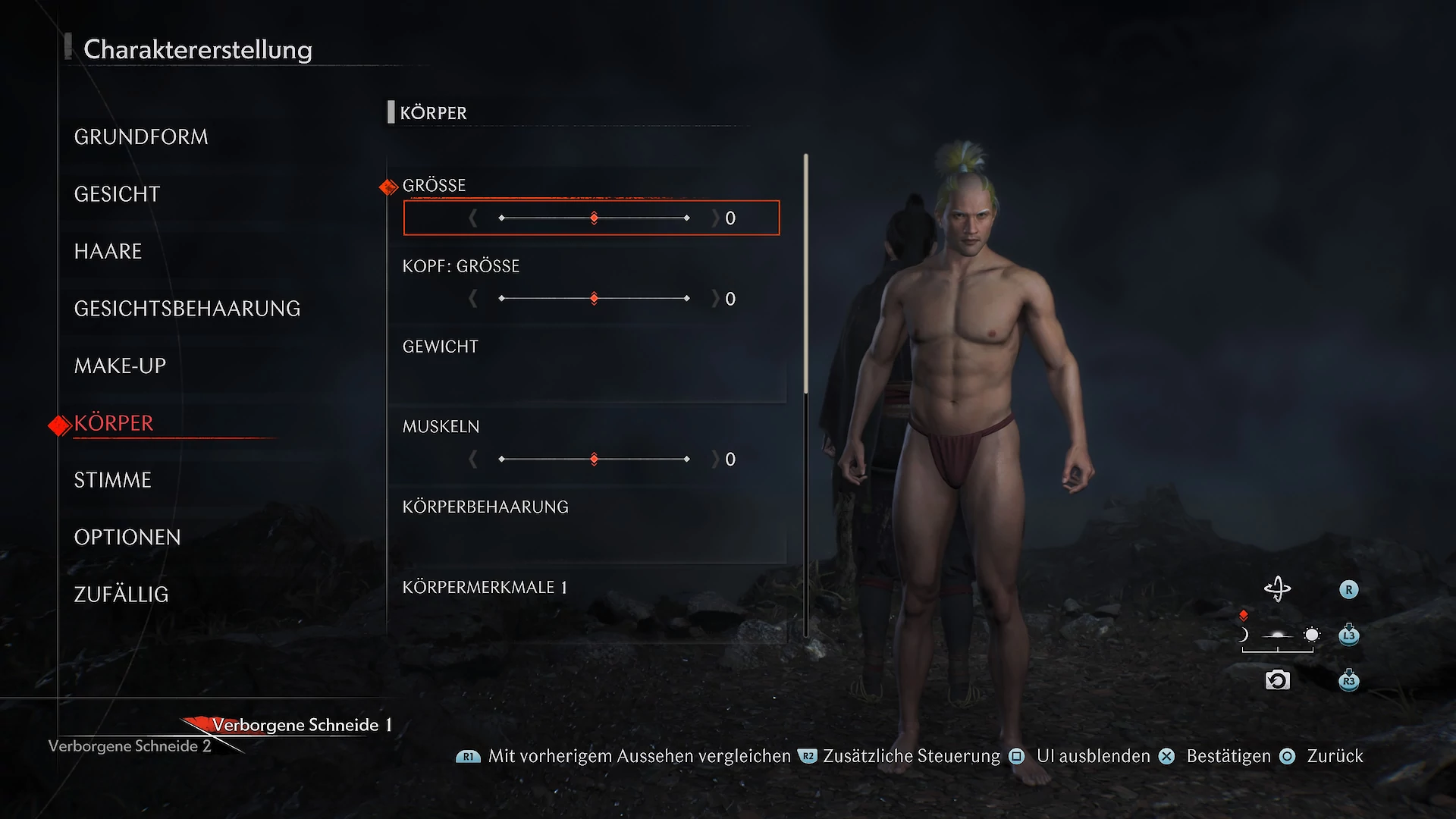This screenshot has height=819, width=1456.
Task: Switch to Verborgene Schneide 2
Action: point(129,746)
